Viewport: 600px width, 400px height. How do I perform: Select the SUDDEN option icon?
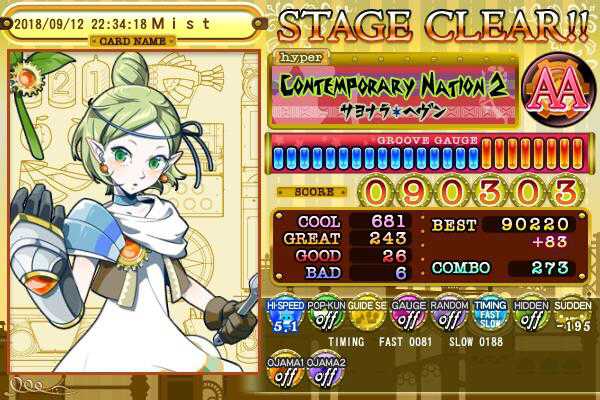[571, 317]
